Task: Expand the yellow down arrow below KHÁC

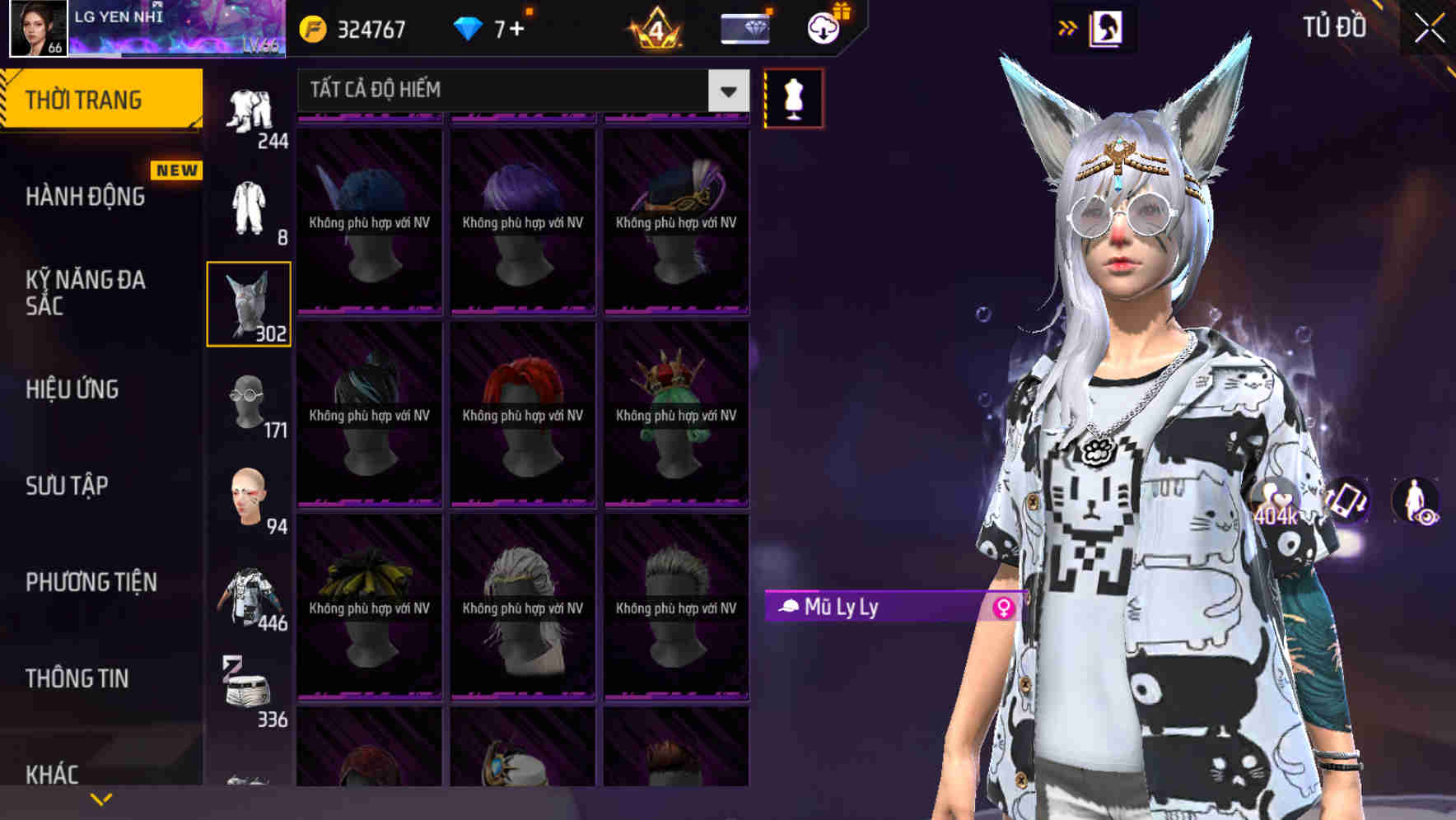Action: [101, 798]
